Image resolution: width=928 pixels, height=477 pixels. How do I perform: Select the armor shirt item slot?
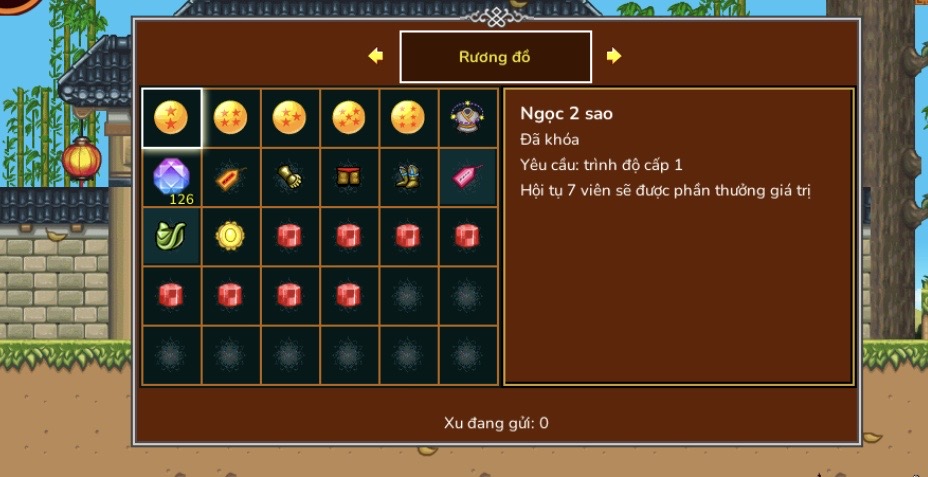(x=466, y=118)
